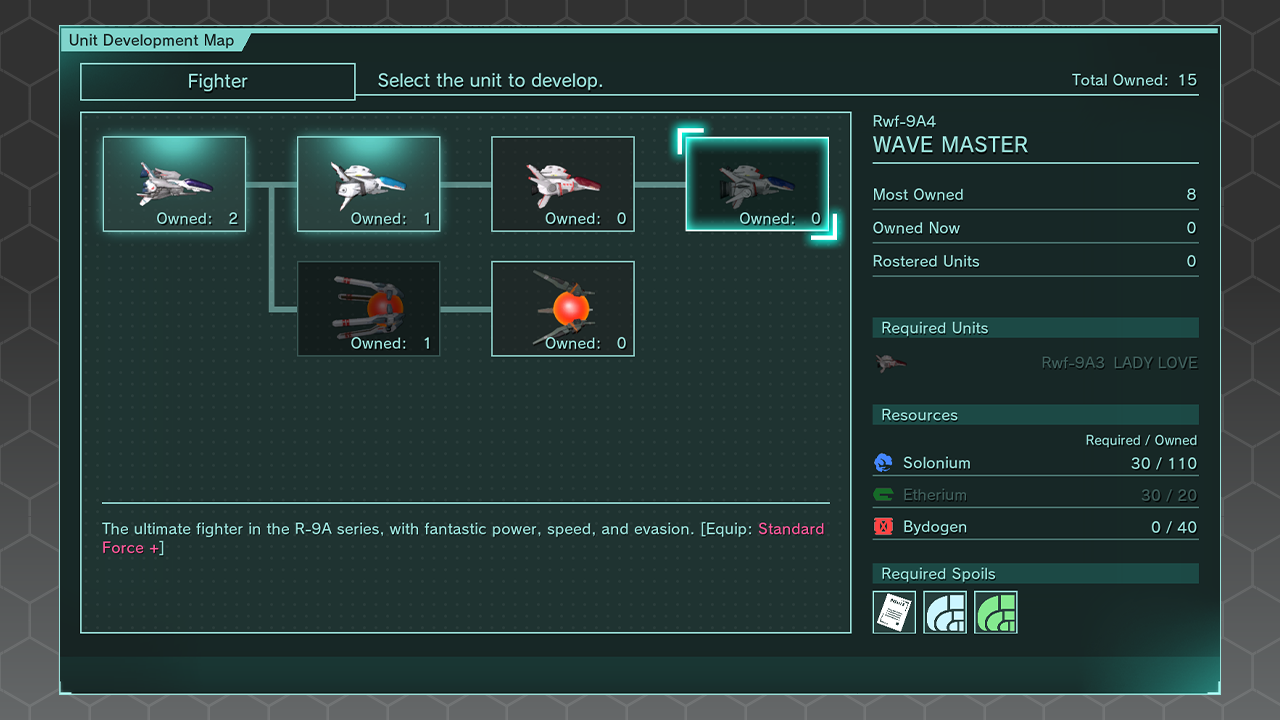Select the highlighted Wave Master unit tile
The image size is (1280, 720).
pyautogui.click(x=756, y=184)
